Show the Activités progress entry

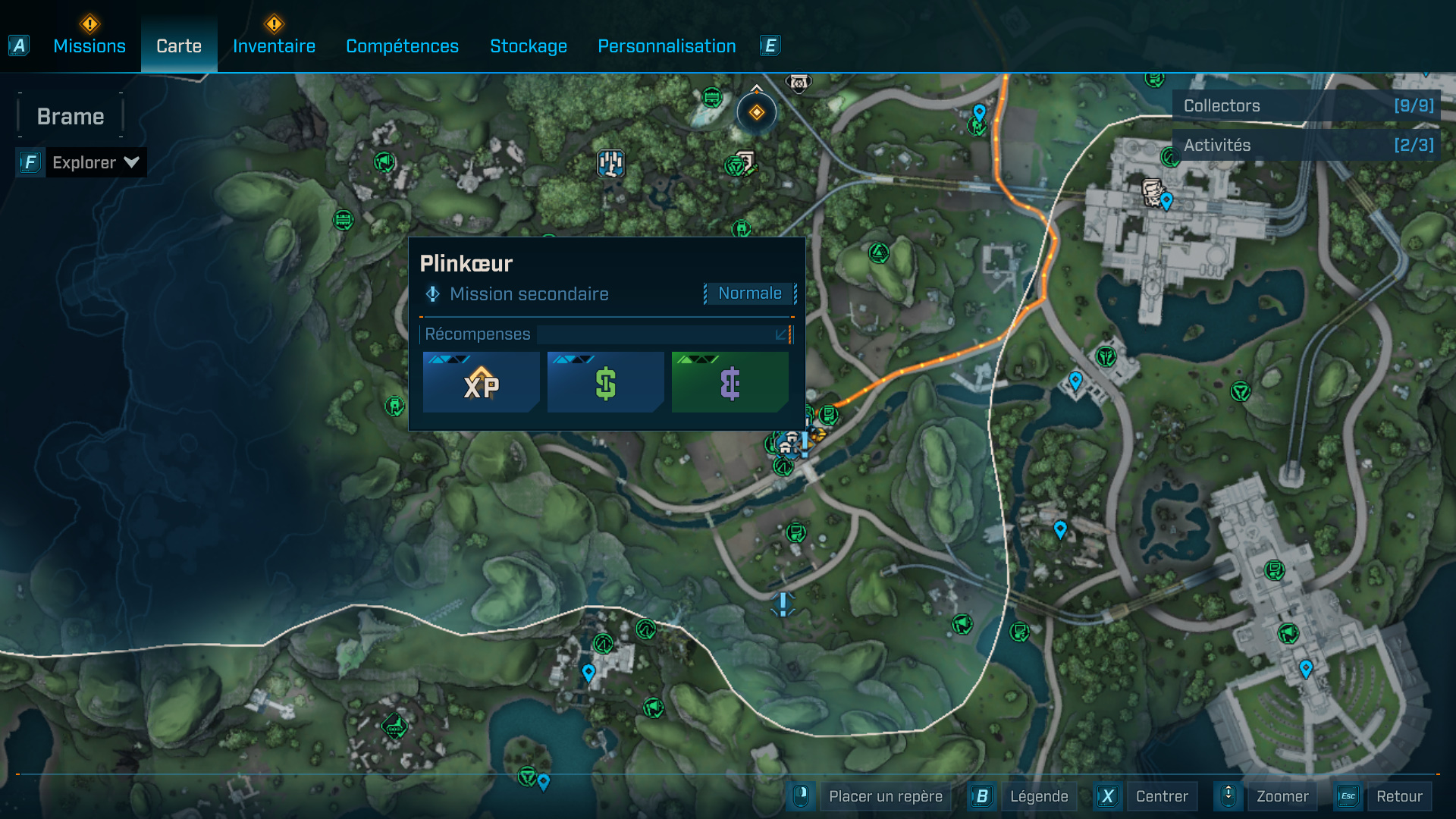click(1307, 145)
